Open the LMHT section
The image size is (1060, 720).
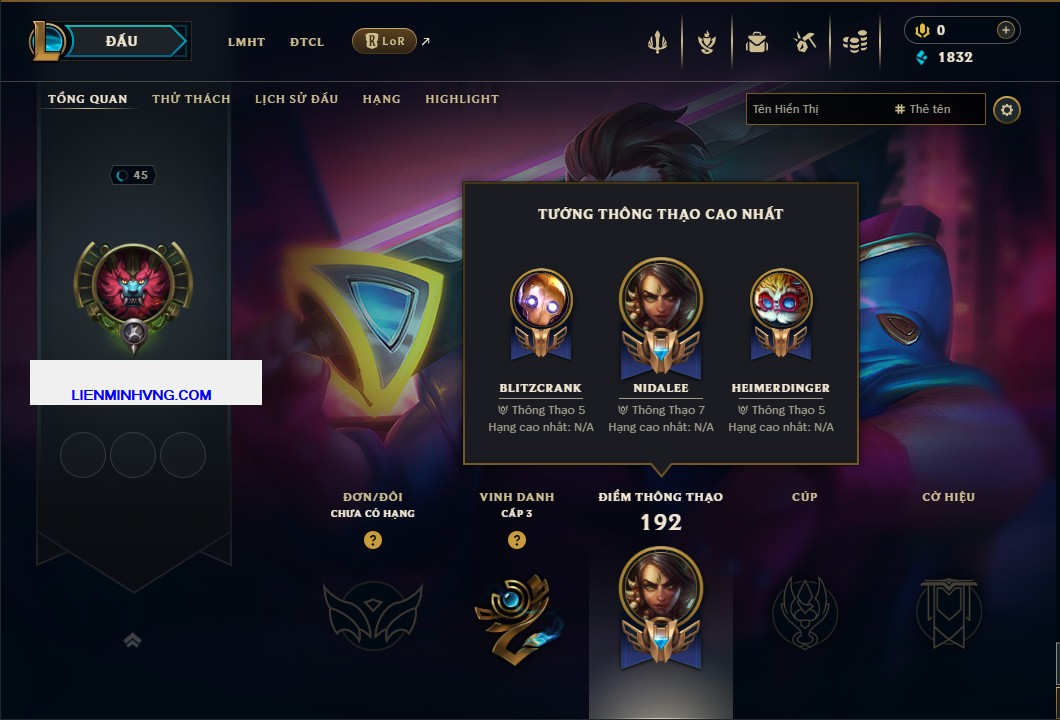click(x=246, y=42)
